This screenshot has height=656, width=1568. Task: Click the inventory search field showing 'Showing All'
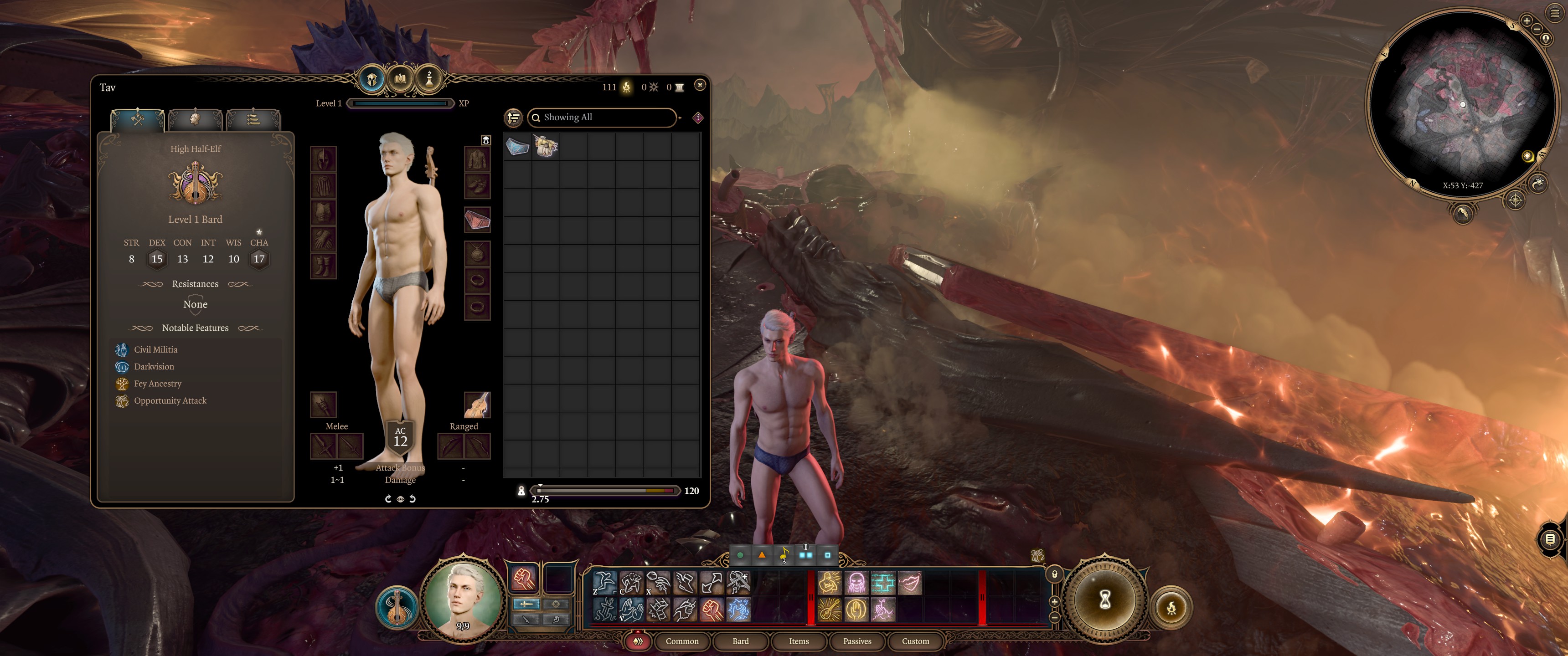point(603,118)
